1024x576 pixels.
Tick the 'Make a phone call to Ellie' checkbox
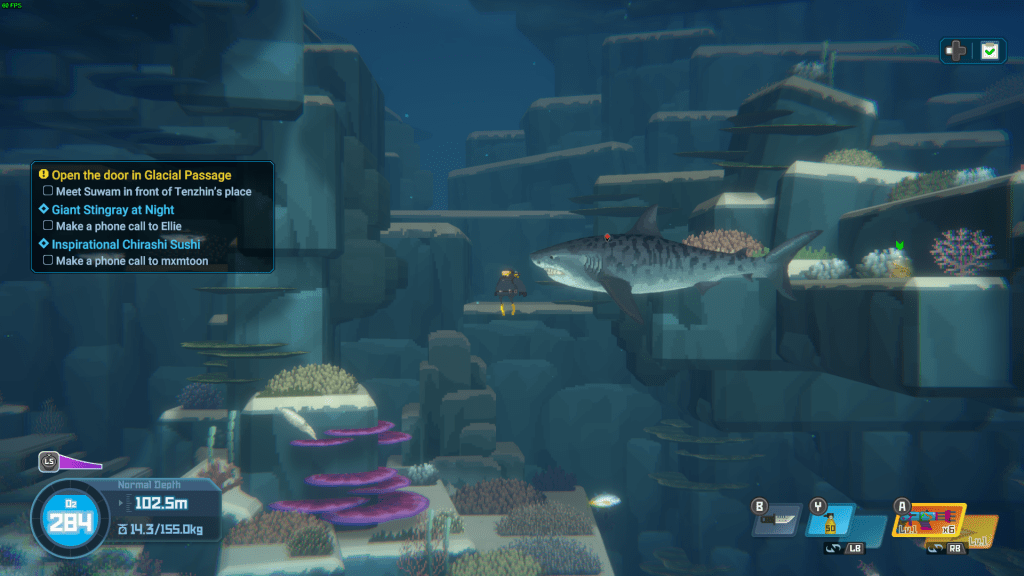[48, 227]
